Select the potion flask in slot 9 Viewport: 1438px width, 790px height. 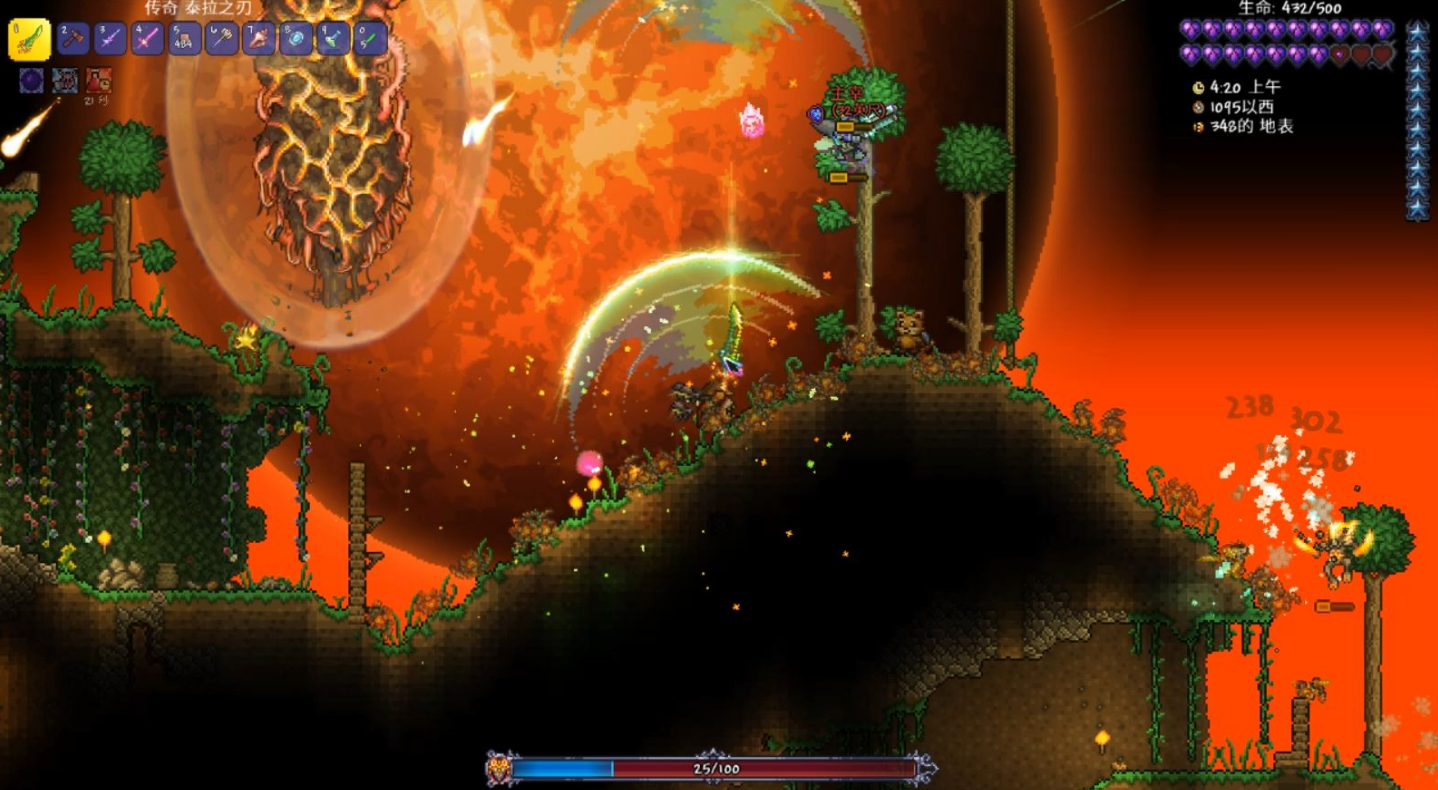[333, 39]
